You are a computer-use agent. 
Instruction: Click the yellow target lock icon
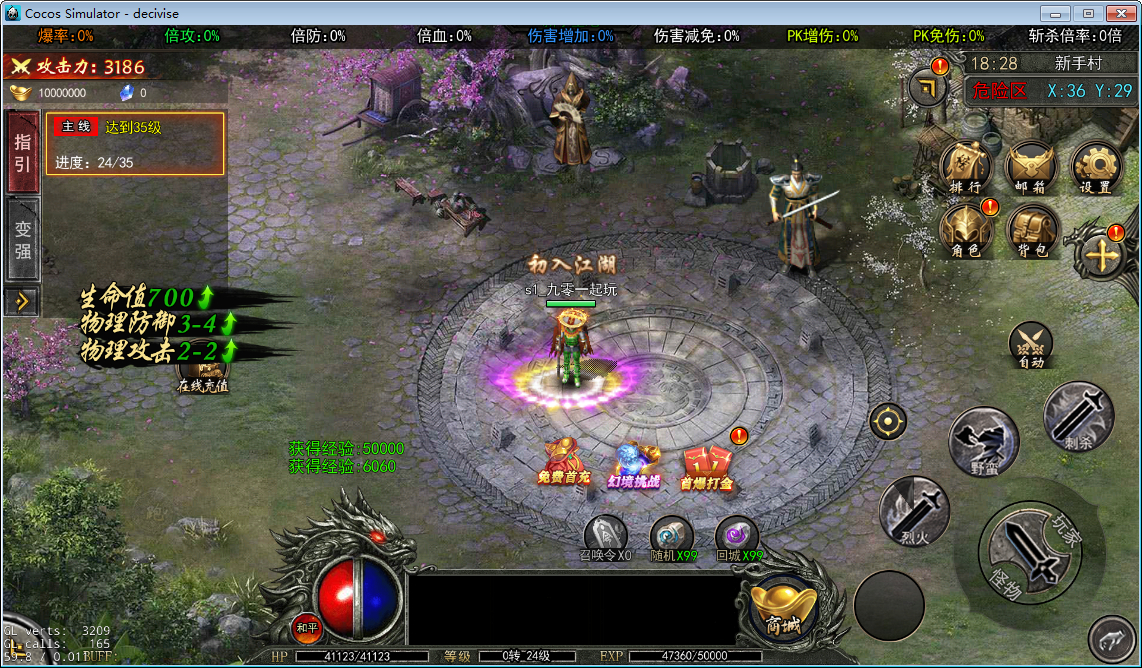pos(887,421)
